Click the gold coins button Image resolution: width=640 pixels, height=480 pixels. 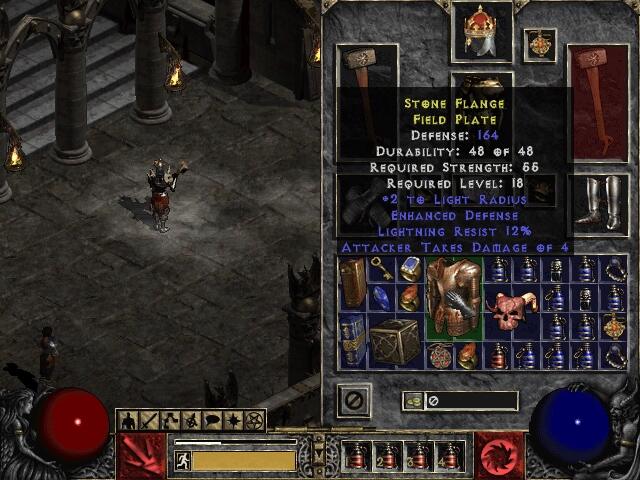411,401
